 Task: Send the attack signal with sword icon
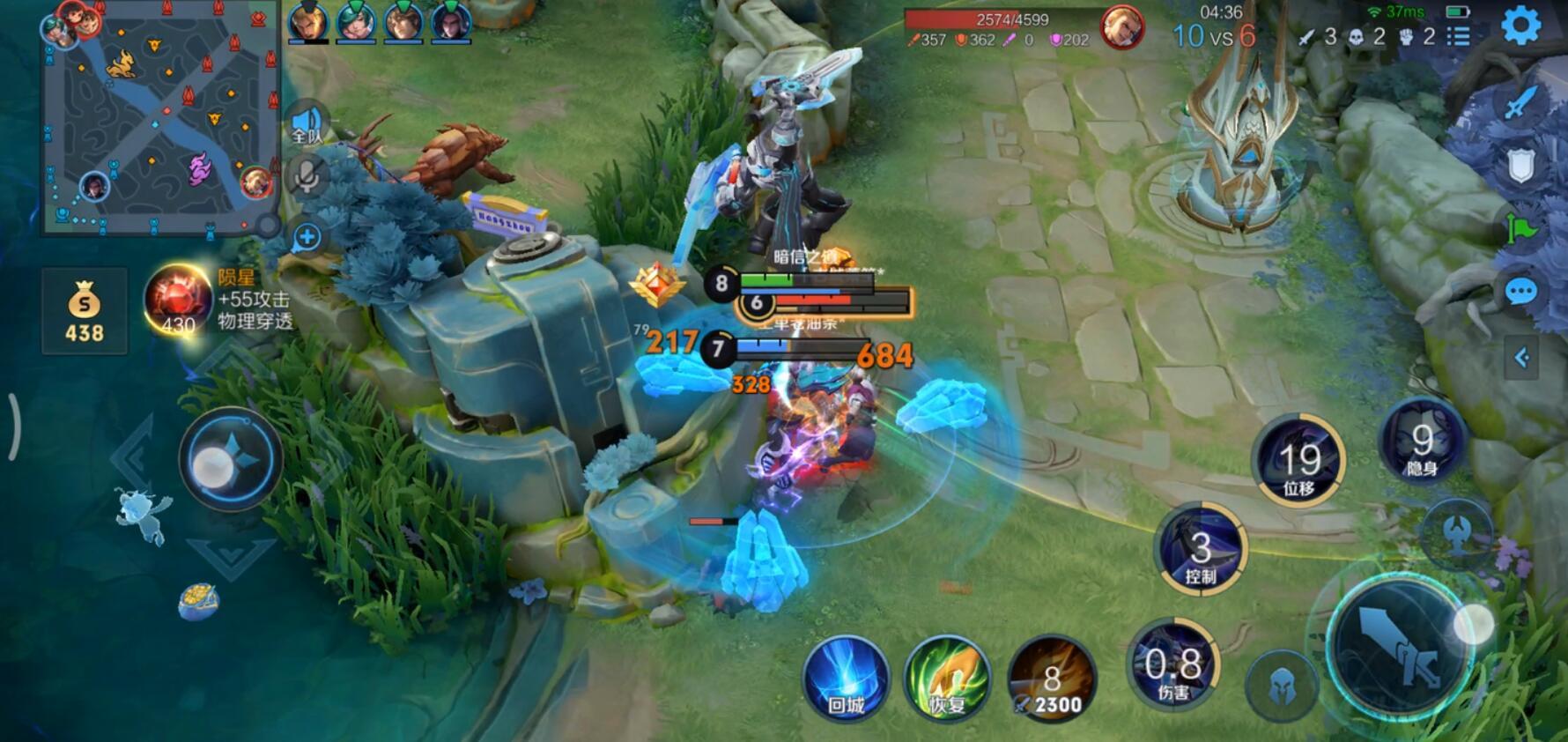1520,103
